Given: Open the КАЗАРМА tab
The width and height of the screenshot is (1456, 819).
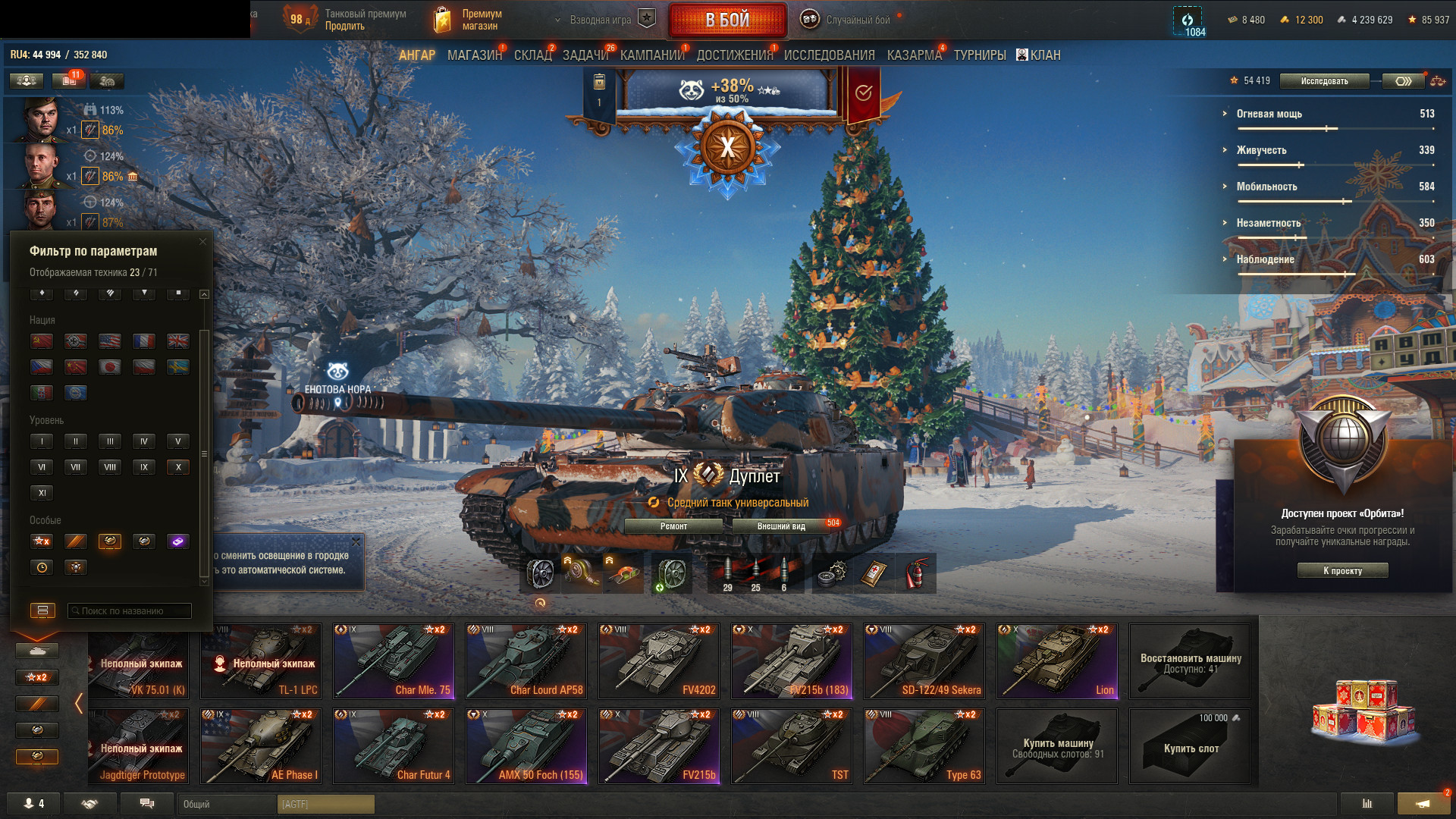Looking at the screenshot, I should pos(914,55).
